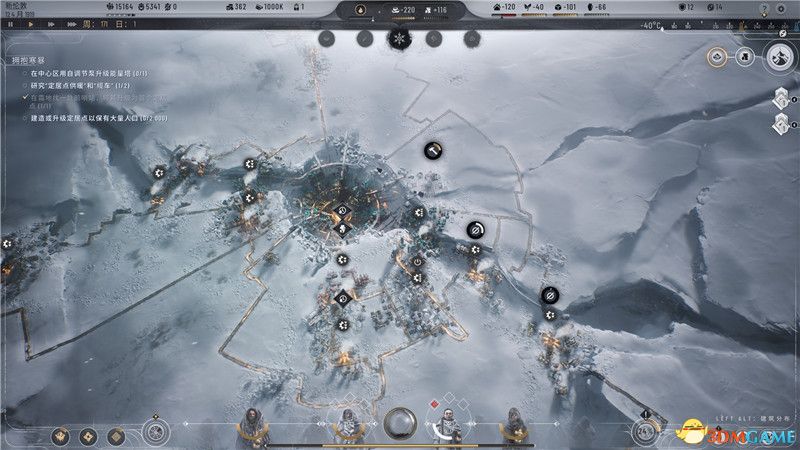Viewport: 800px width, 450px height.
Task: Open the round generator button at bottom center
Action: [x=400, y=422]
